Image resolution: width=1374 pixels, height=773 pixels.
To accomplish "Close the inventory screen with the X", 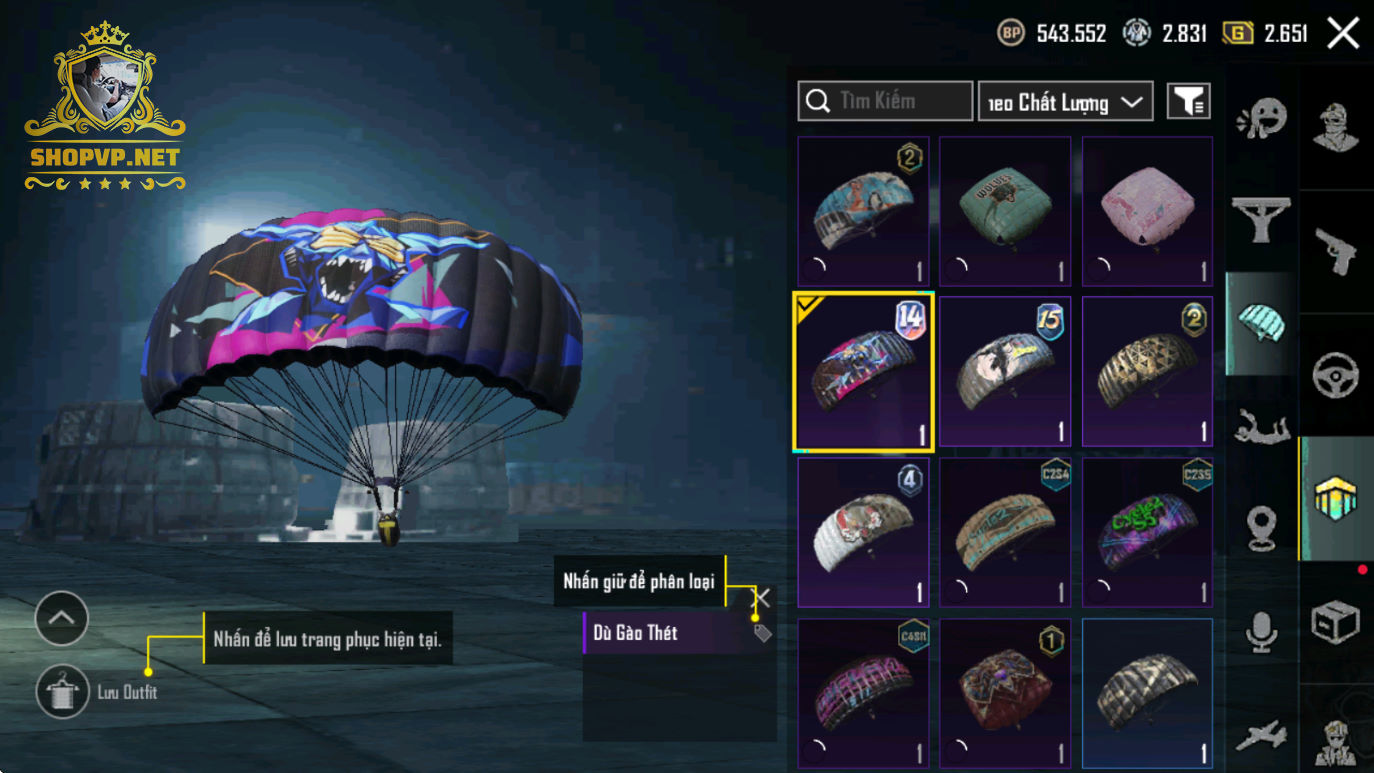I will pos(1343,34).
